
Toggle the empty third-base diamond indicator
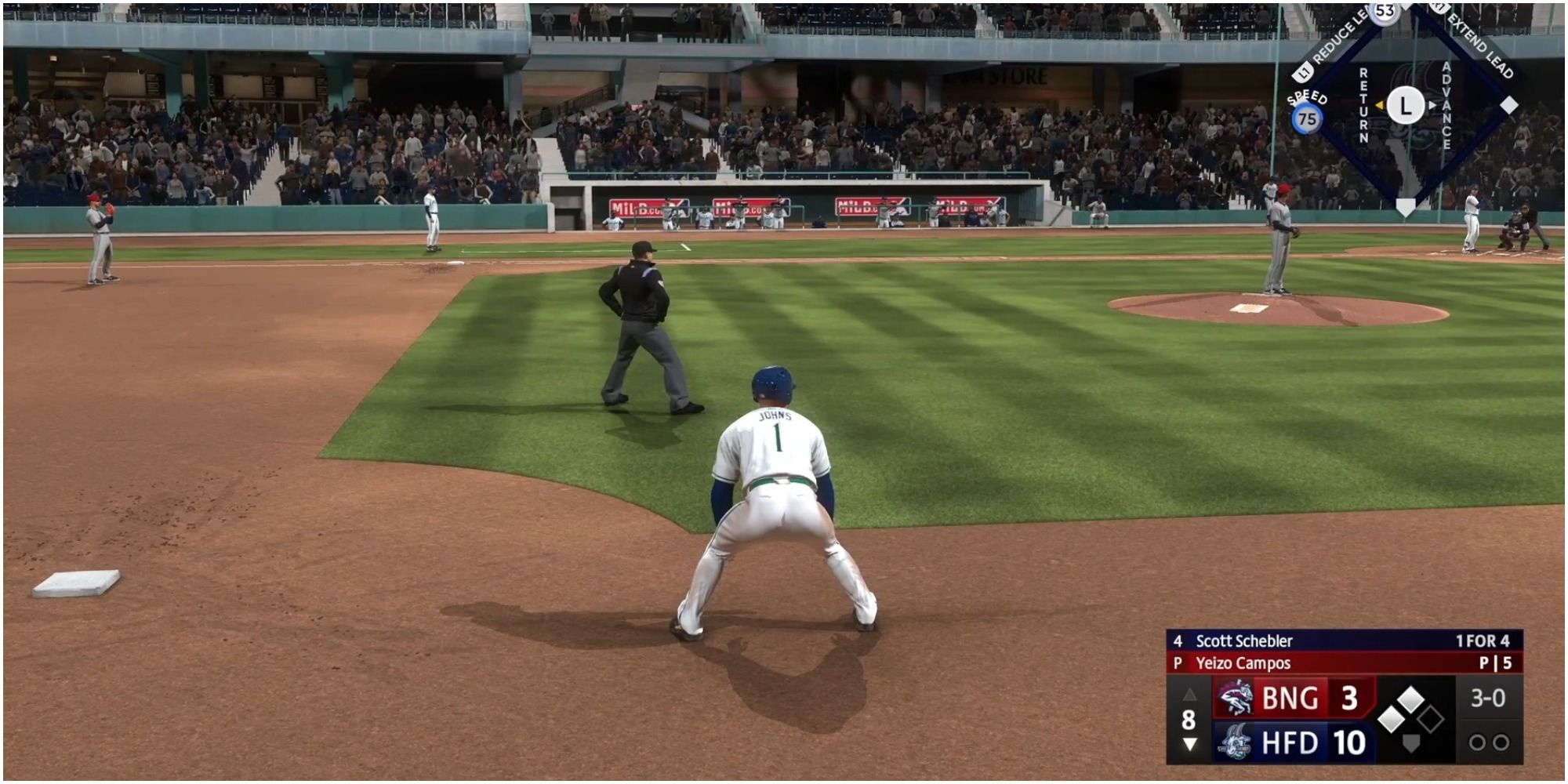point(1432,720)
